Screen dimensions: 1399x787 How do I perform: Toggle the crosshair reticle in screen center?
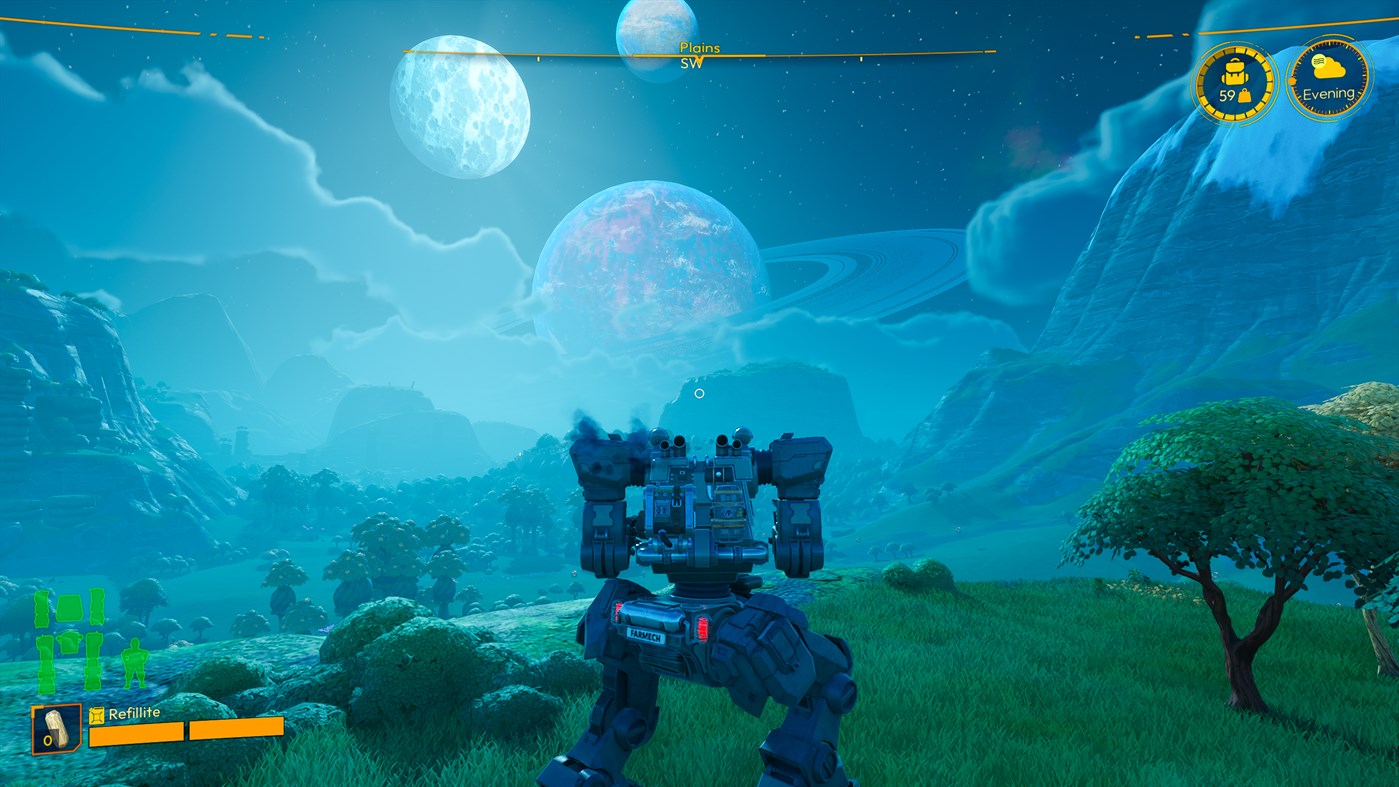coord(699,394)
